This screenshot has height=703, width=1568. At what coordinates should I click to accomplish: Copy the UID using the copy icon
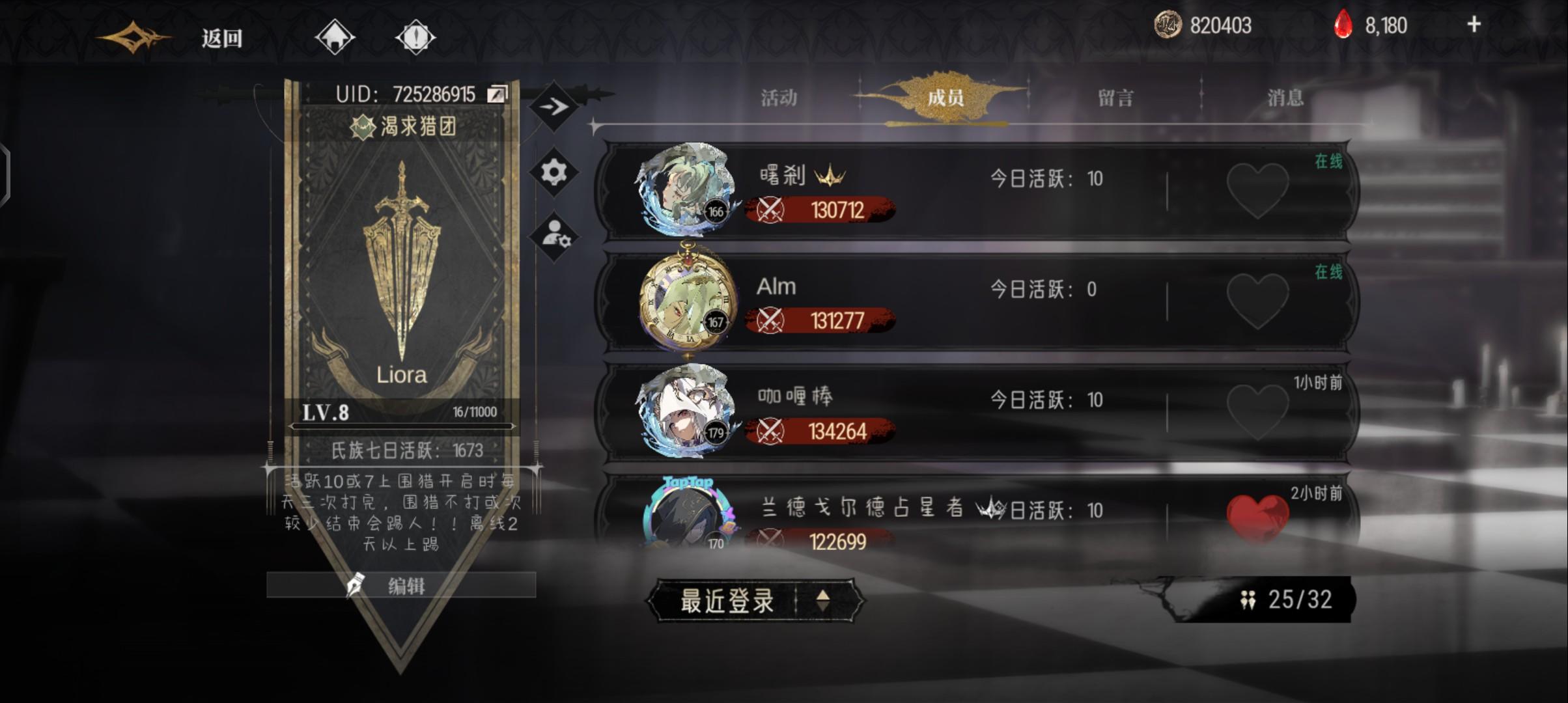pyautogui.click(x=496, y=93)
